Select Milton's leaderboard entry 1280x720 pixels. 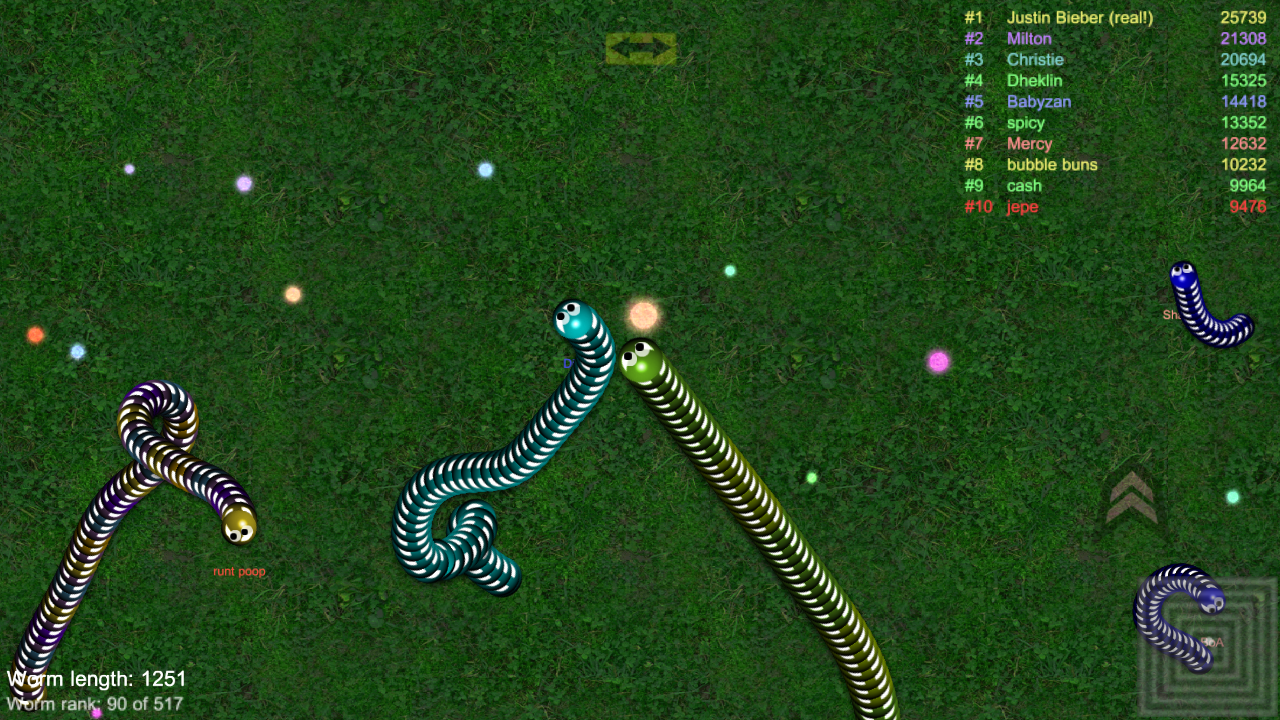coord(1030,38)
